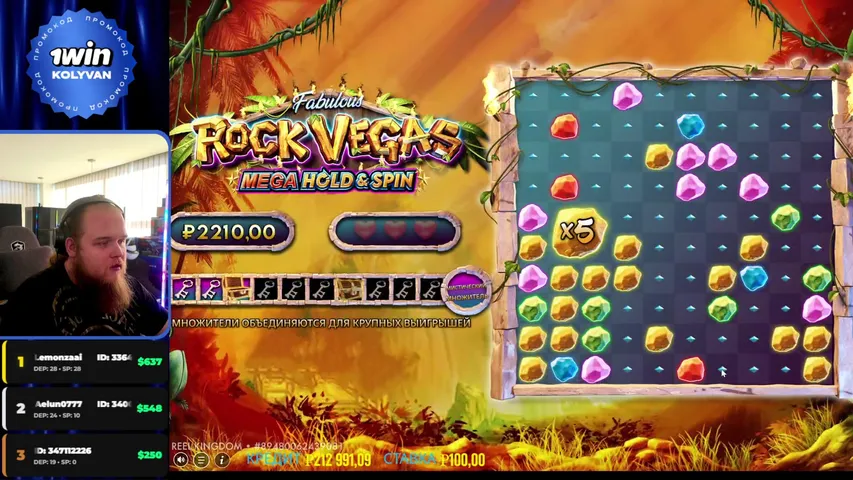This screenshot has width=853, height=480.
Task: Show the game info 'i' button
Action: [222, 460]
